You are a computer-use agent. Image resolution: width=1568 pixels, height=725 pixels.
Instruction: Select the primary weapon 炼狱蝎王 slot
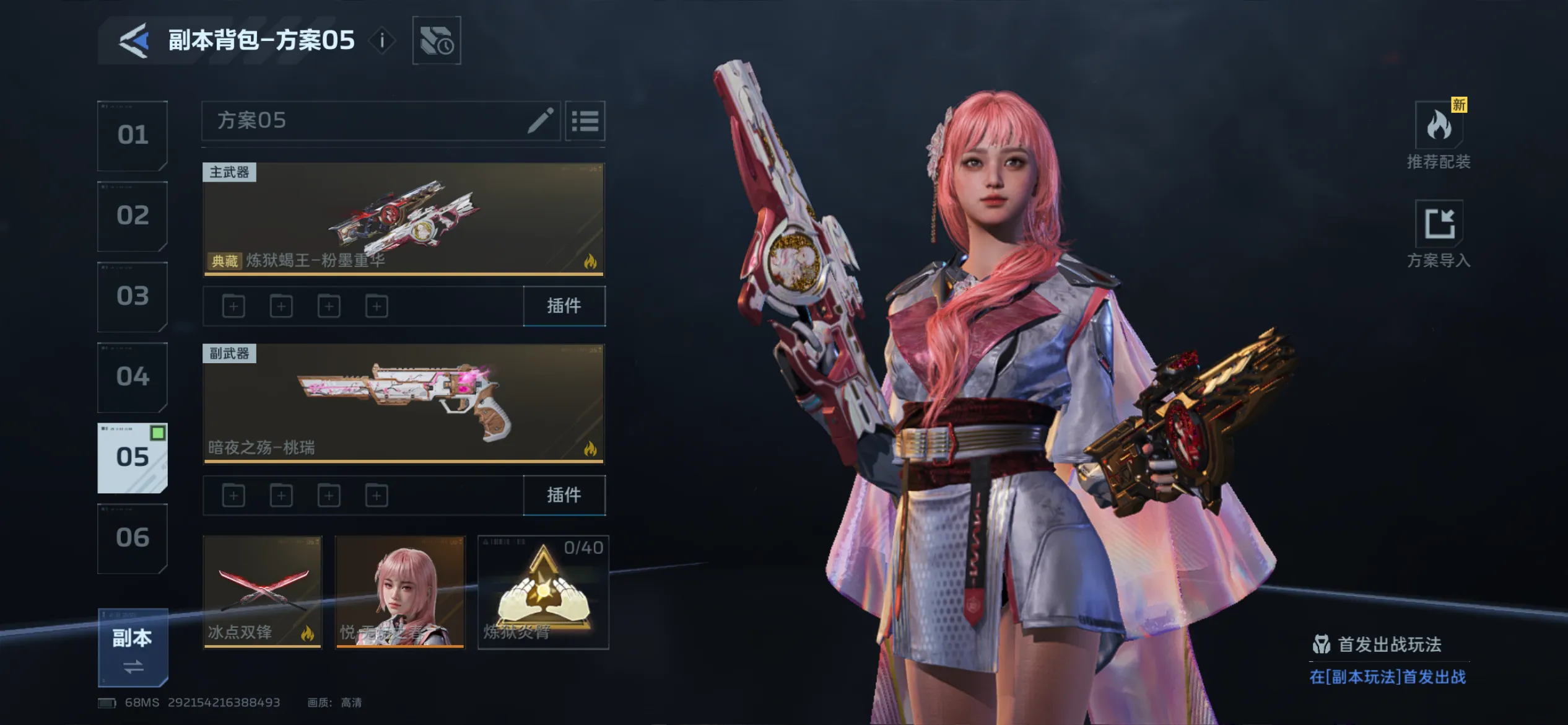[403, 219]
